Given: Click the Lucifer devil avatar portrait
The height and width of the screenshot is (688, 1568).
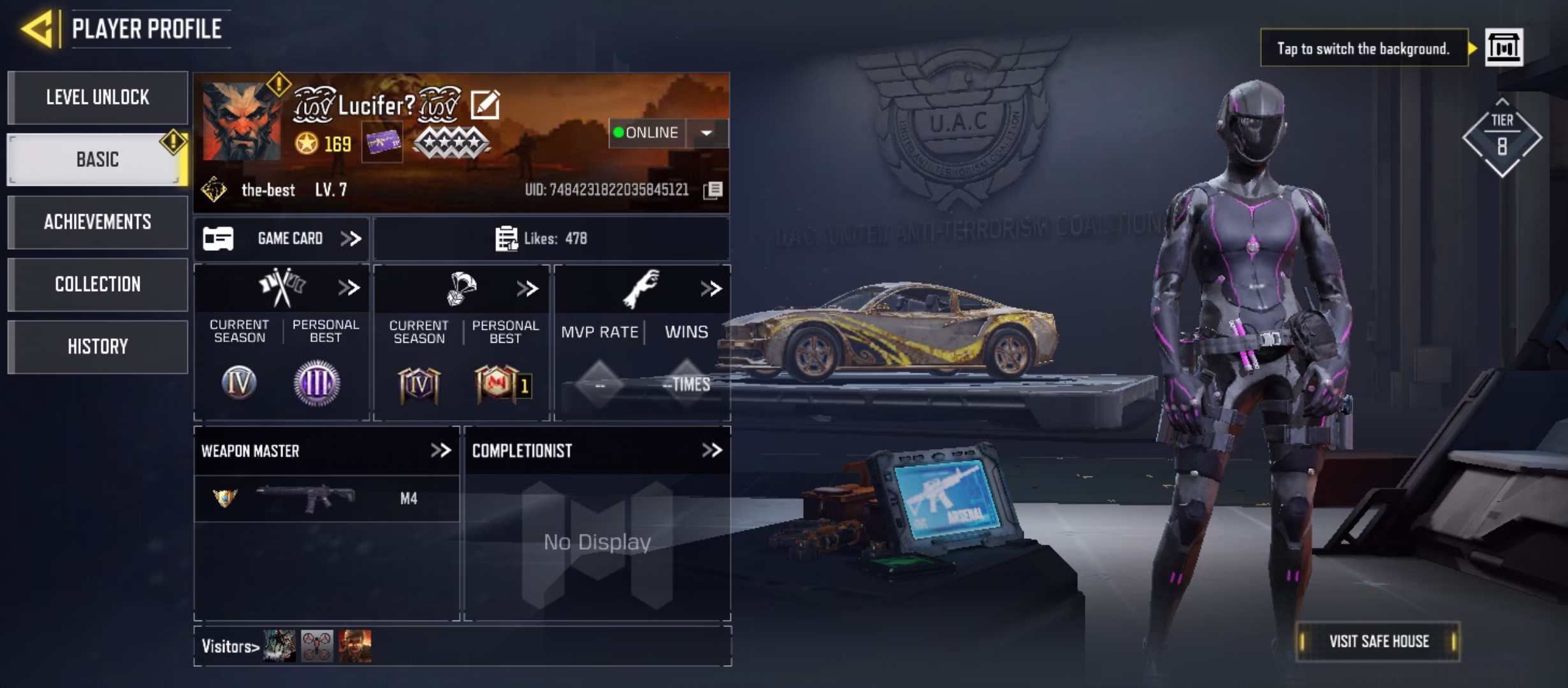Looking at the screenshot, I should tap(241, 122).
